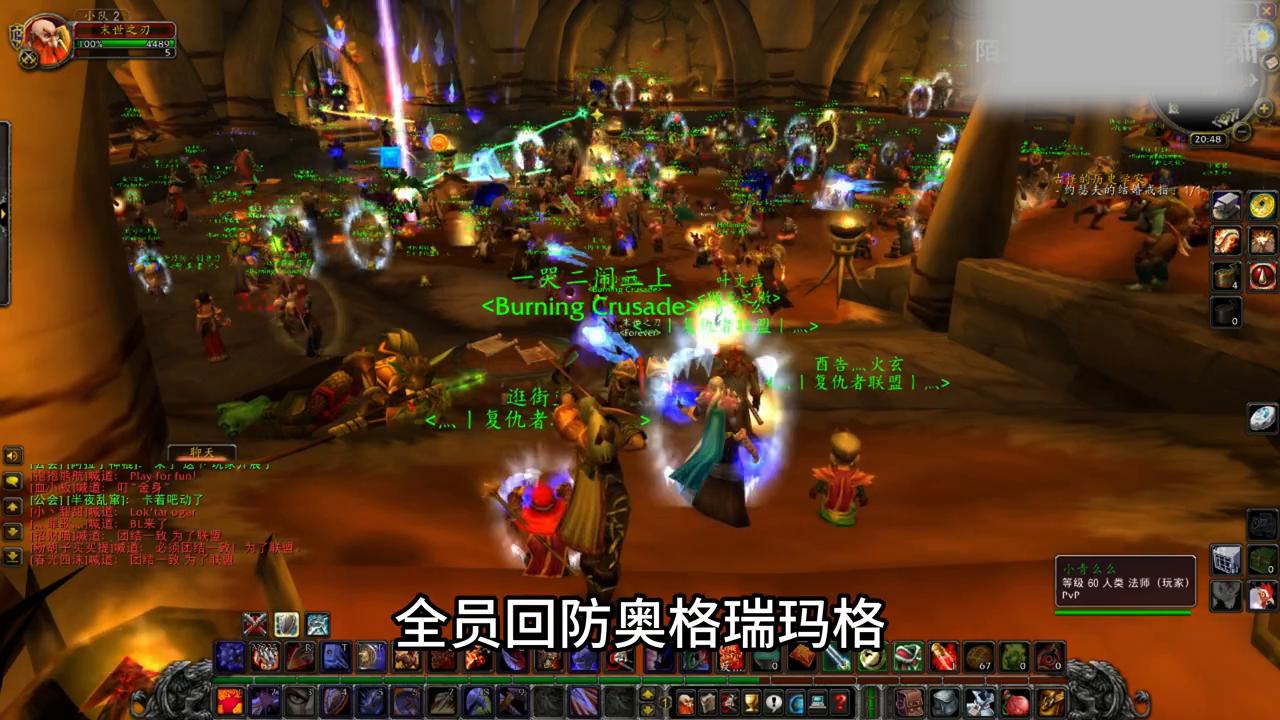1280x720 pixels.
Task: Click the chat scroll-to-bottom arrow
Action: 12,556
